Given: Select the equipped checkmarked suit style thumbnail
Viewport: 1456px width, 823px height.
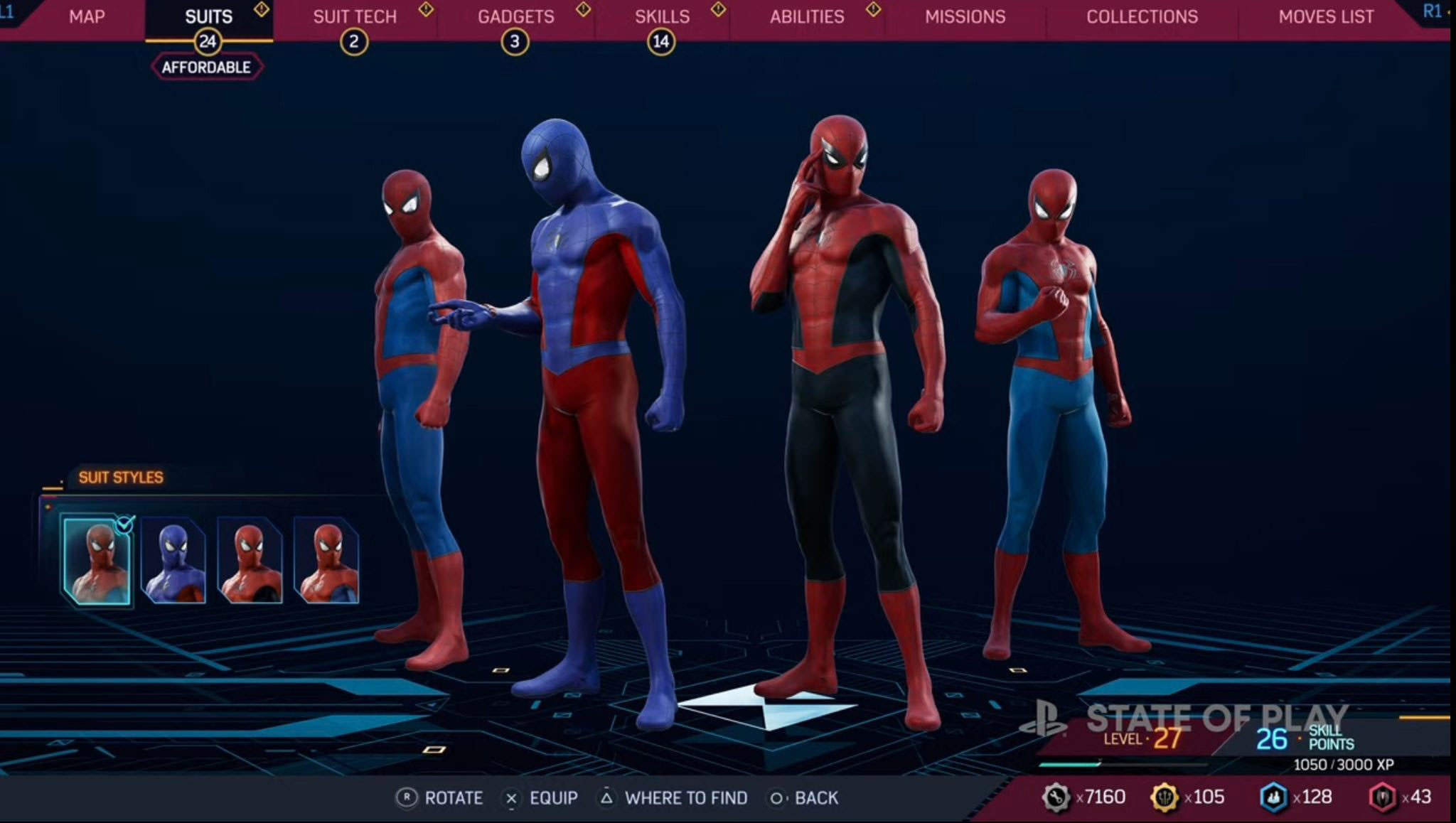Looking at the screenshot, I should click(97, 561).
